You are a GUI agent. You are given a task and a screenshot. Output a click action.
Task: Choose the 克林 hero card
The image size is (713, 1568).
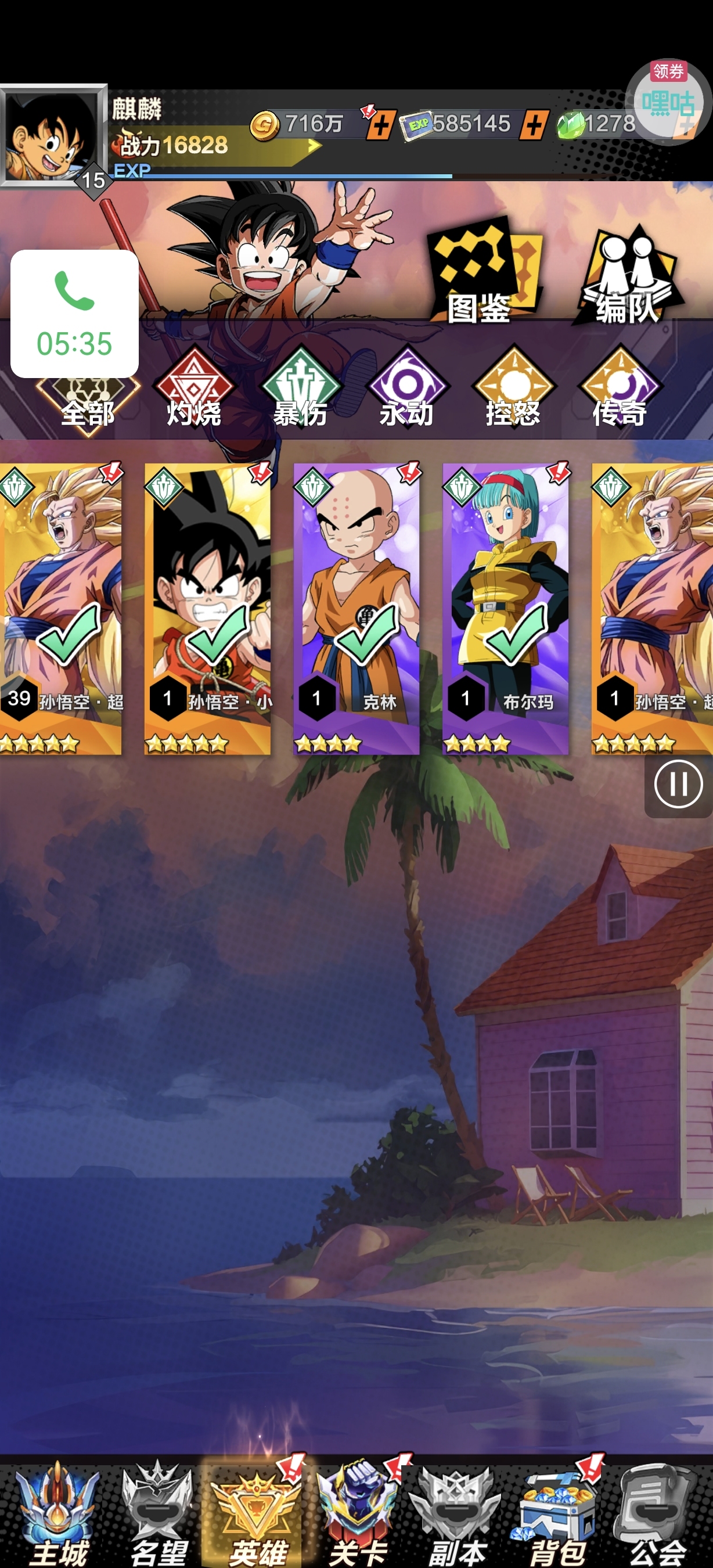tap(356, 609)
